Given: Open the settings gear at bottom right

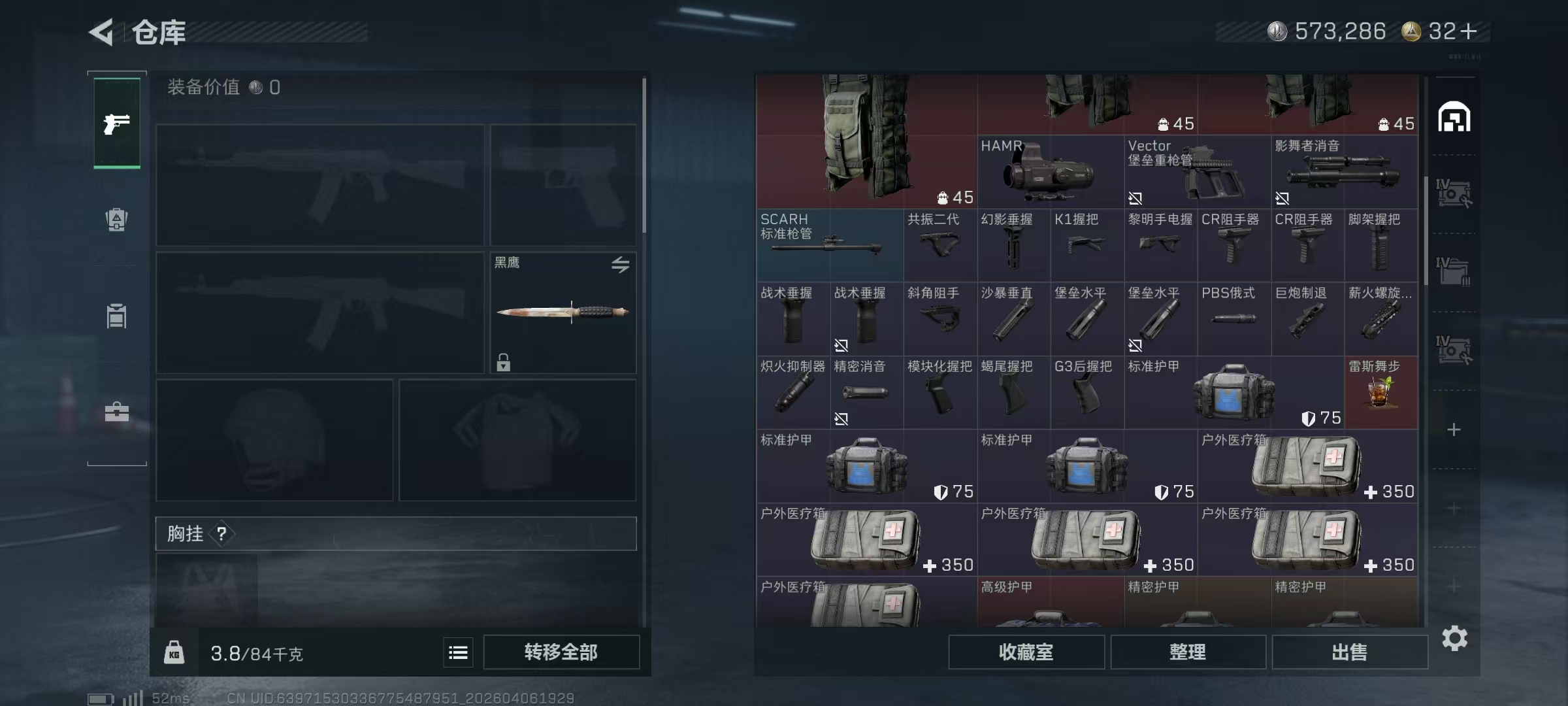Looking at the screenshot, I should (1456, 638).
